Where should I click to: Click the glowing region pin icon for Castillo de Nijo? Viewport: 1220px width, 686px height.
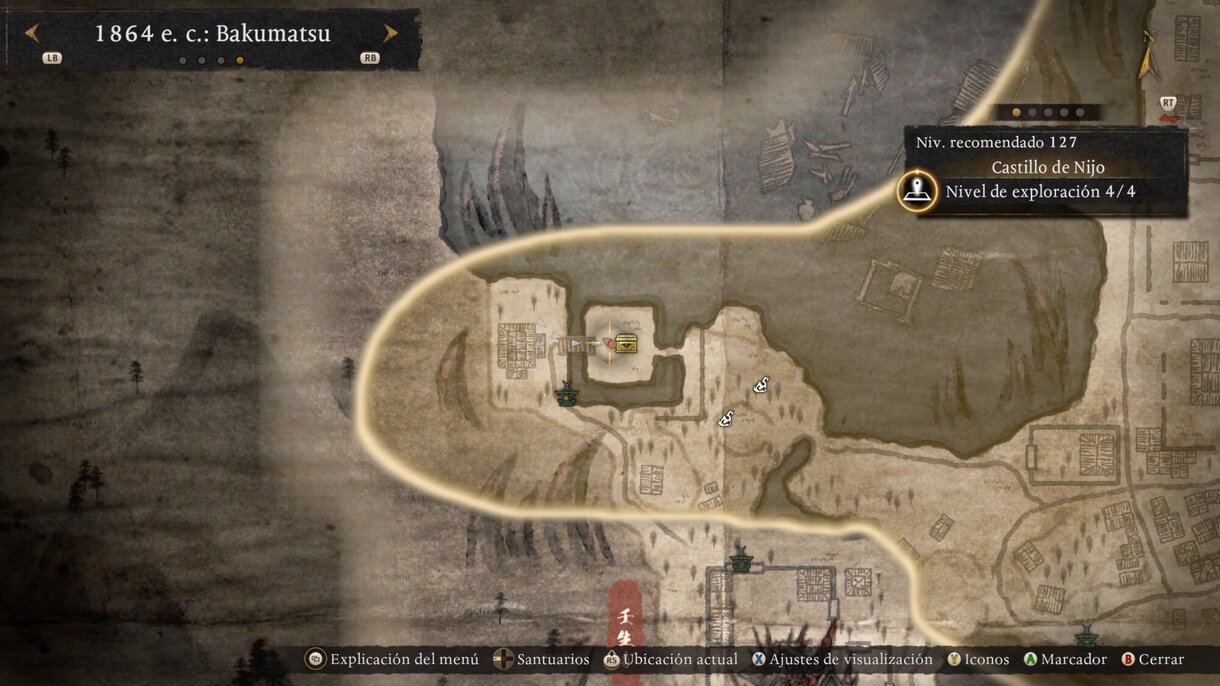[916, 191]
